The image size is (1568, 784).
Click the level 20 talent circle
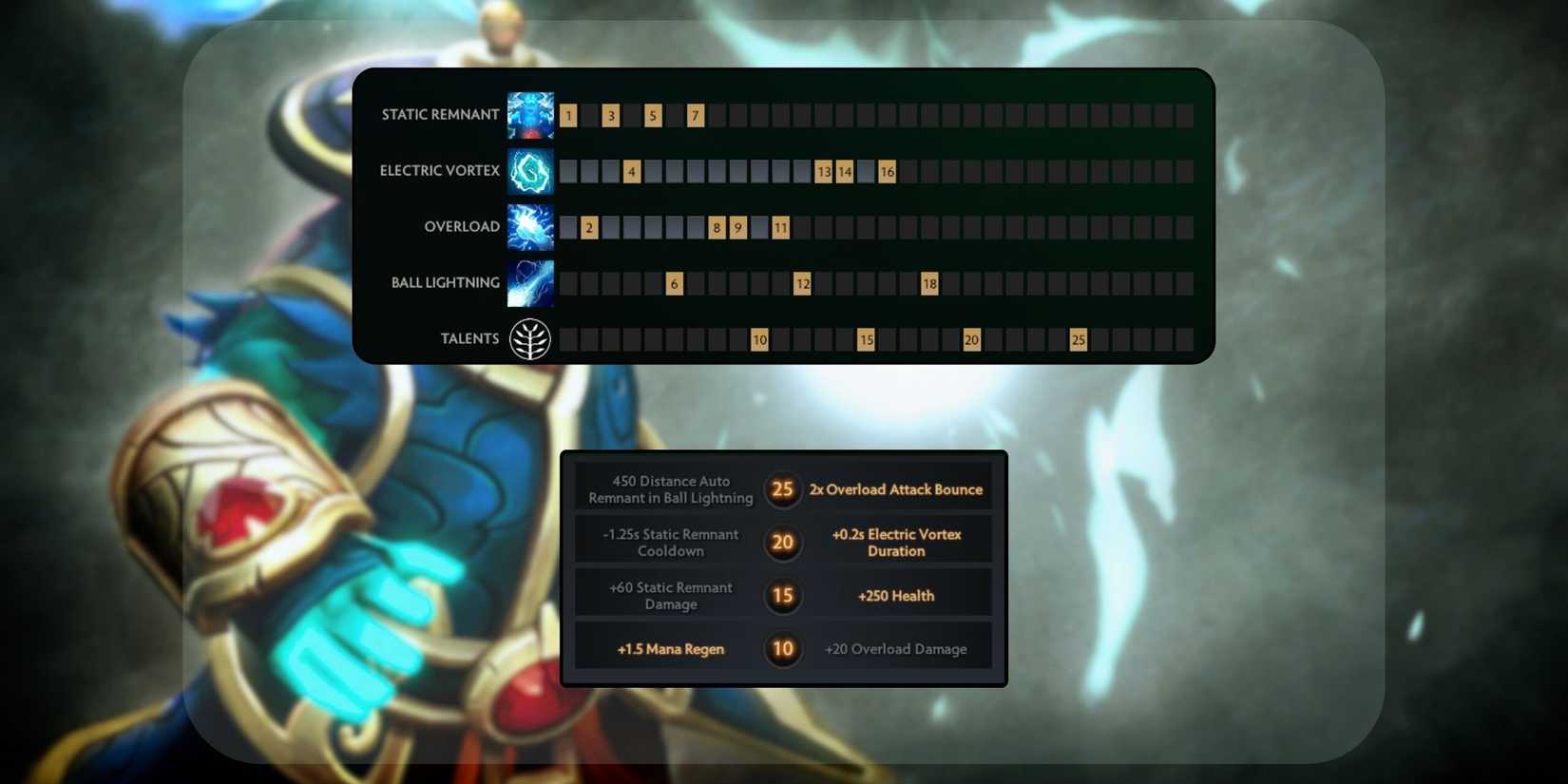(782, 543)
